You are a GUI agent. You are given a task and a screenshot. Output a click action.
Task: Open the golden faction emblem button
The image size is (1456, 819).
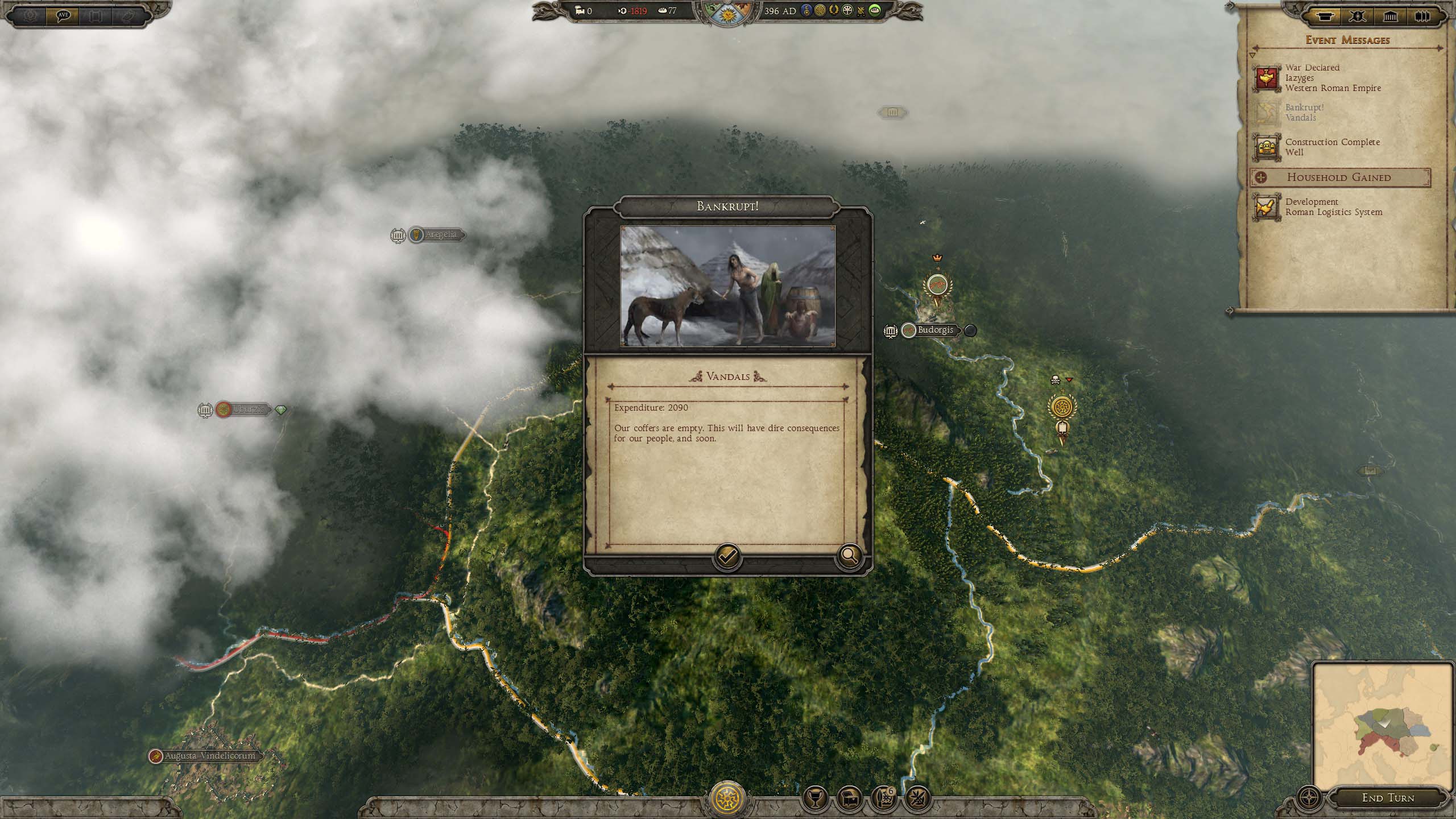point(727,798)
